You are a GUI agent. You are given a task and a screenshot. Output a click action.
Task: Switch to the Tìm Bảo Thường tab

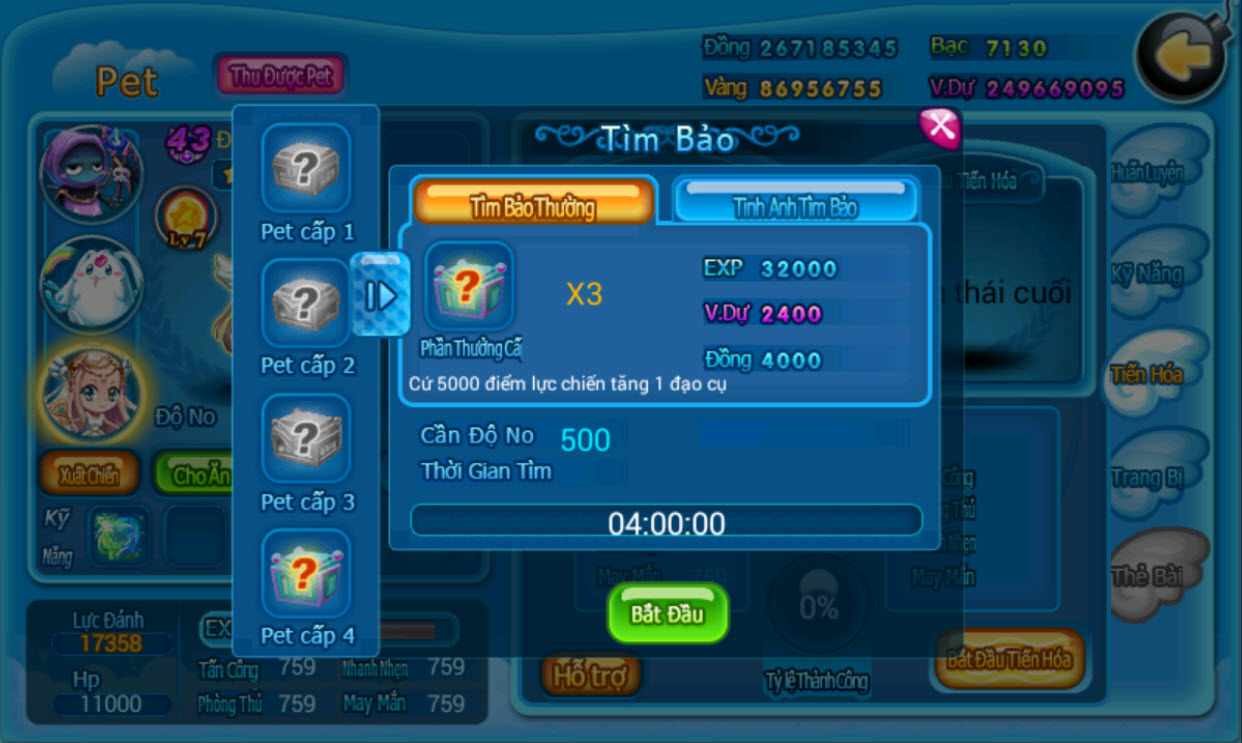pyautogui.click(x=533, y=203)
